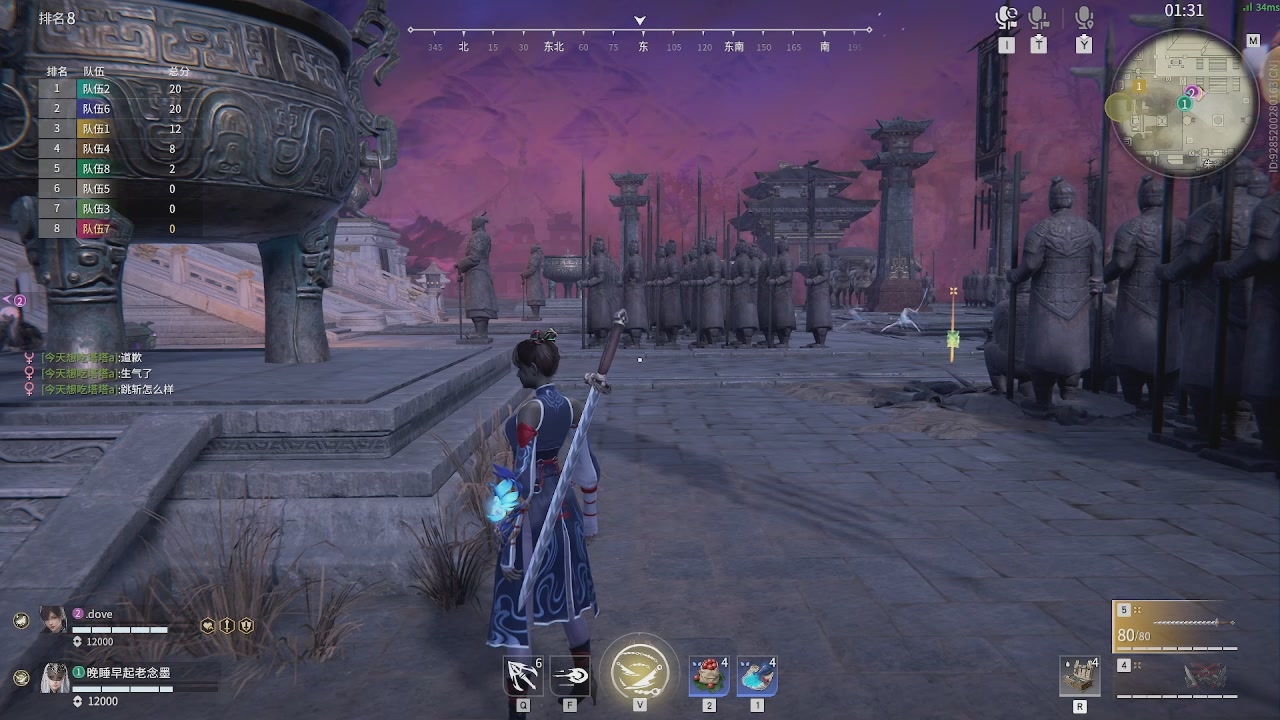Use the red berry bag healing item

[708, 676]
